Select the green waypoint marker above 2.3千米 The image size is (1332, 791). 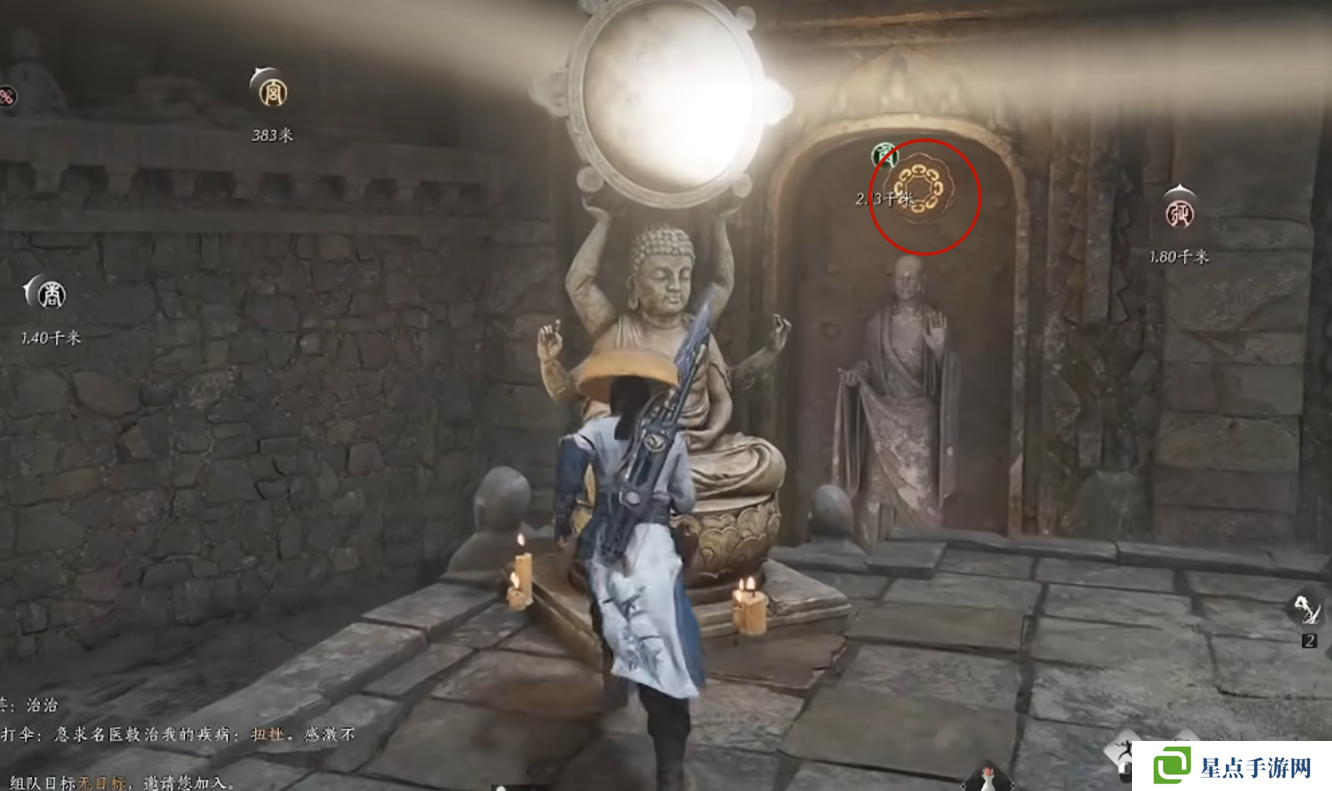(x=883, y=156)
